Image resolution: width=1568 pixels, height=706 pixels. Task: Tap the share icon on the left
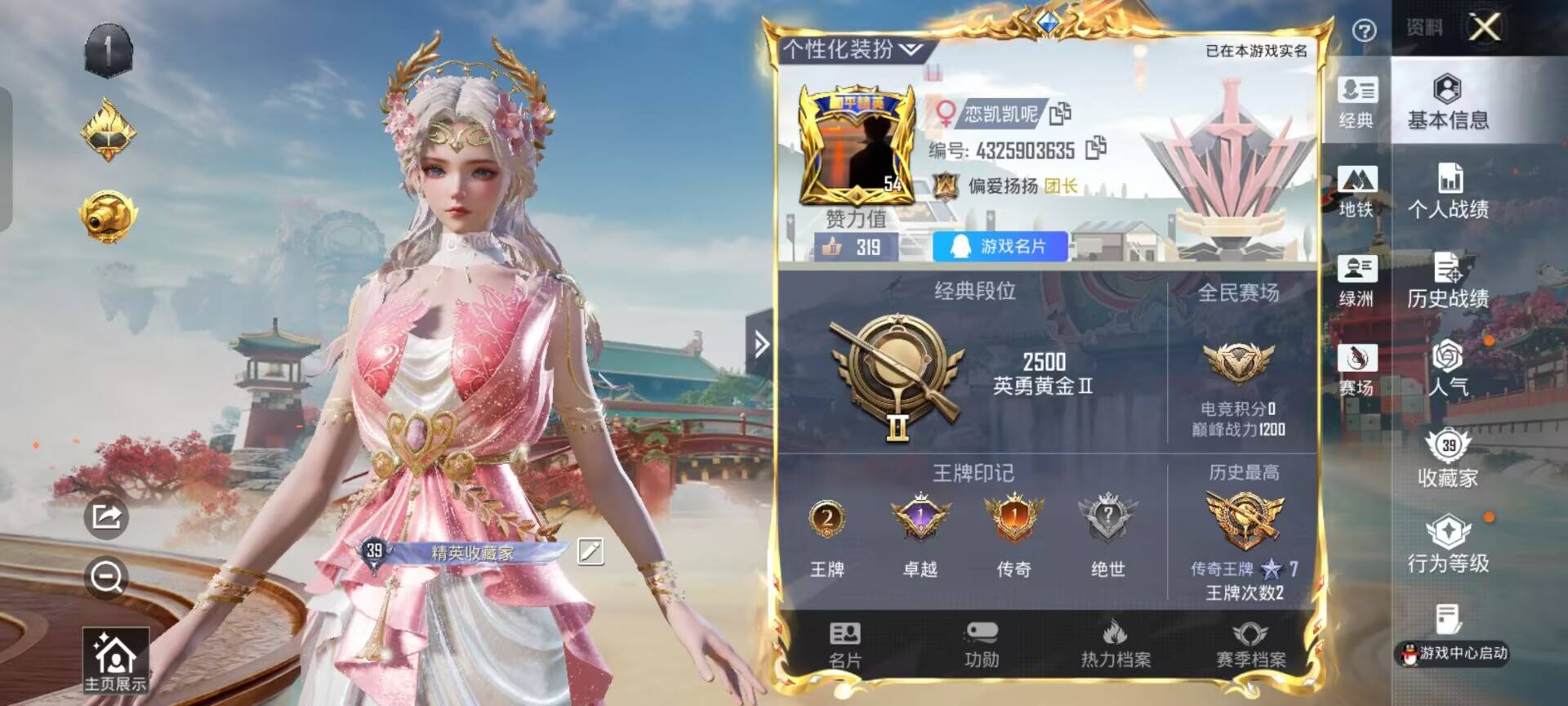point(105,518)
